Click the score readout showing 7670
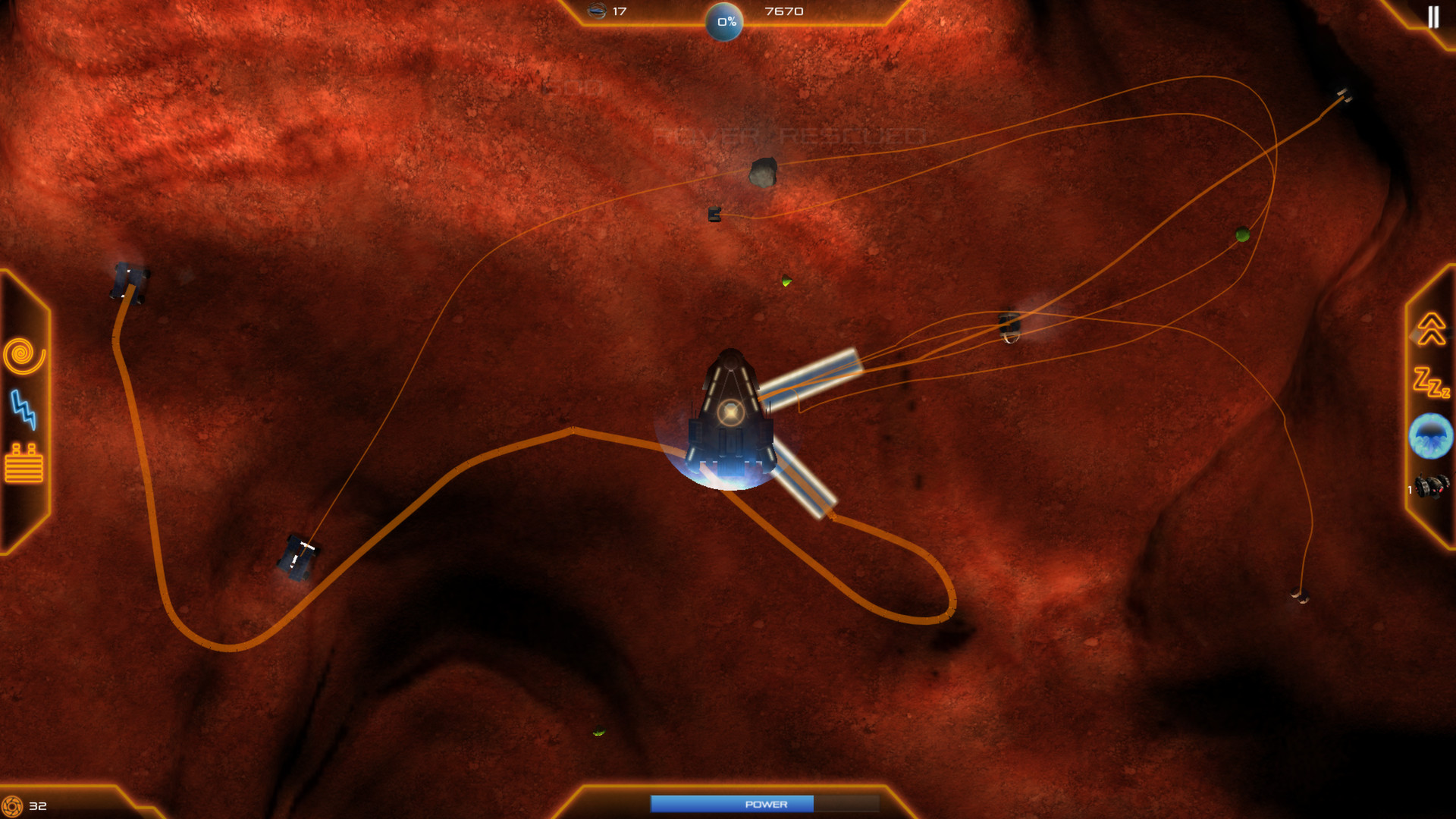The height and width of the screenshot is (819, 1456). (x=783, y=11)
